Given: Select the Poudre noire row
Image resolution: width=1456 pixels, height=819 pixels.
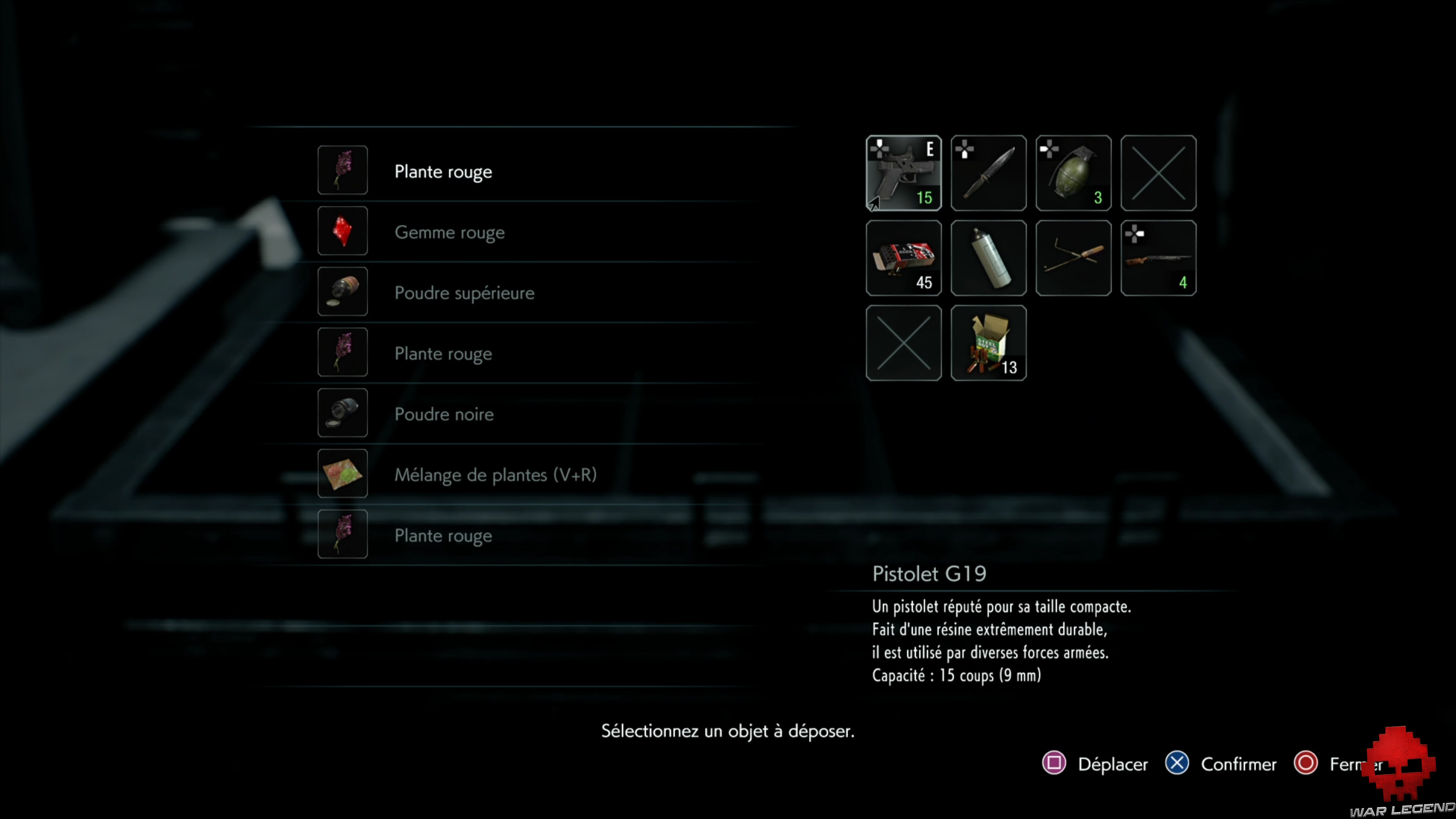Looking at the screenshot, I should coord(444,414).
